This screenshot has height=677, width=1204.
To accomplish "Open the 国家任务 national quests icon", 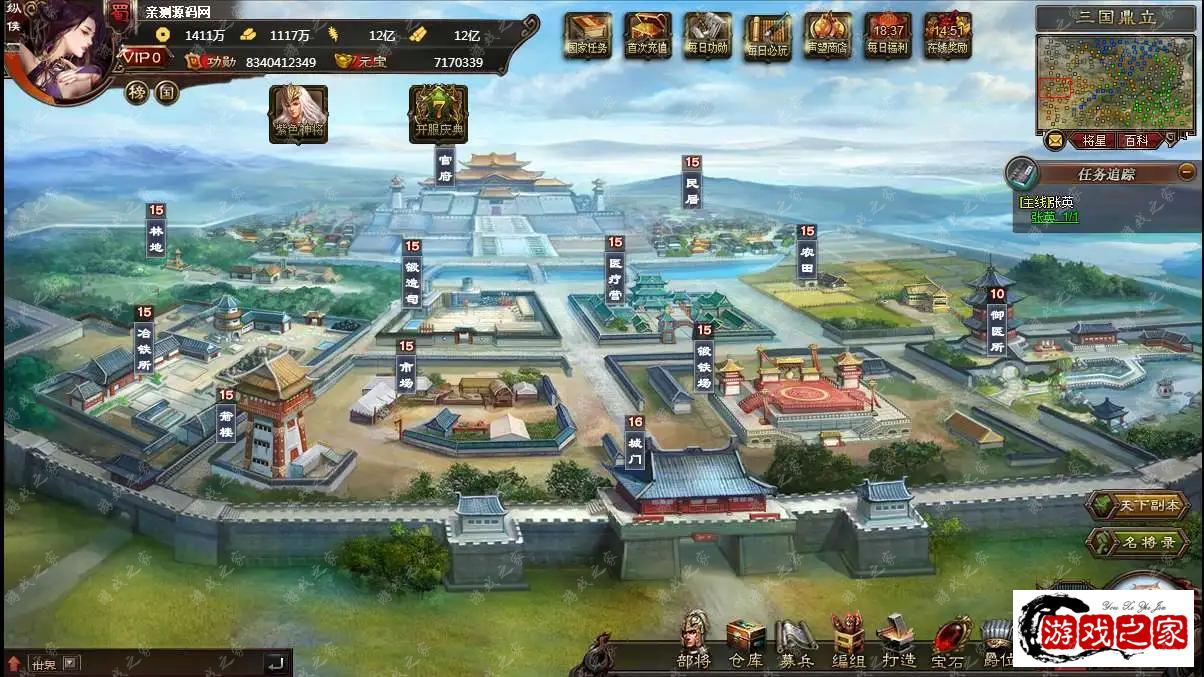I will [588, 35].
